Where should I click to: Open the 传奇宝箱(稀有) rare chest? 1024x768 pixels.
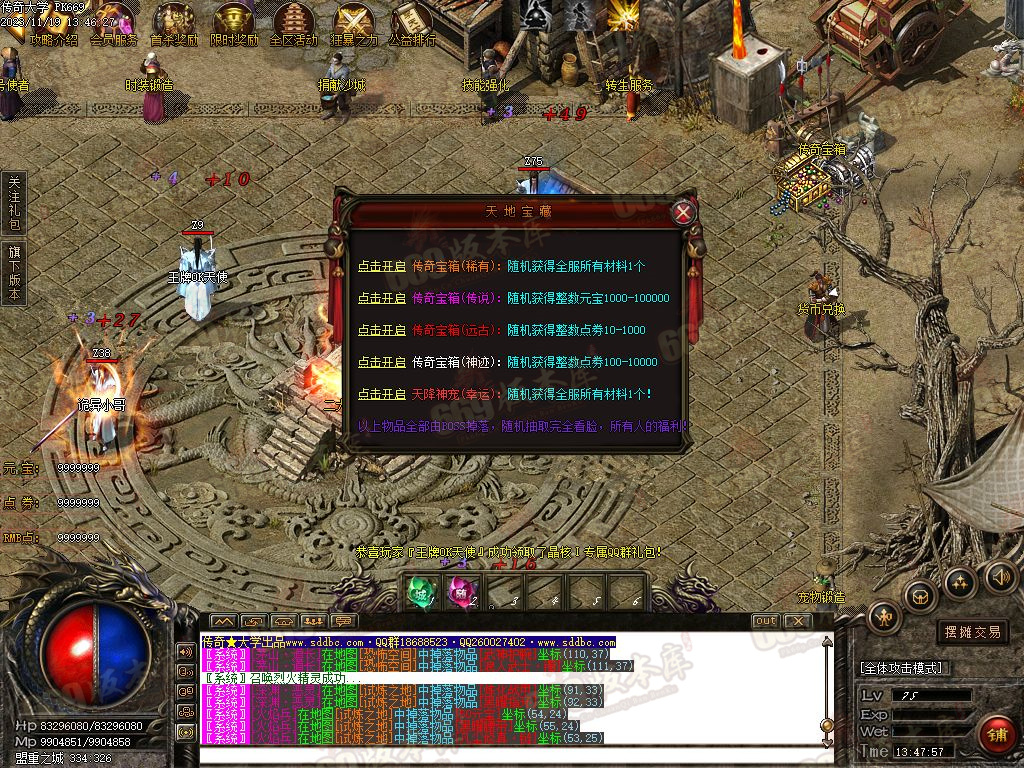click(x=382, y=267)
